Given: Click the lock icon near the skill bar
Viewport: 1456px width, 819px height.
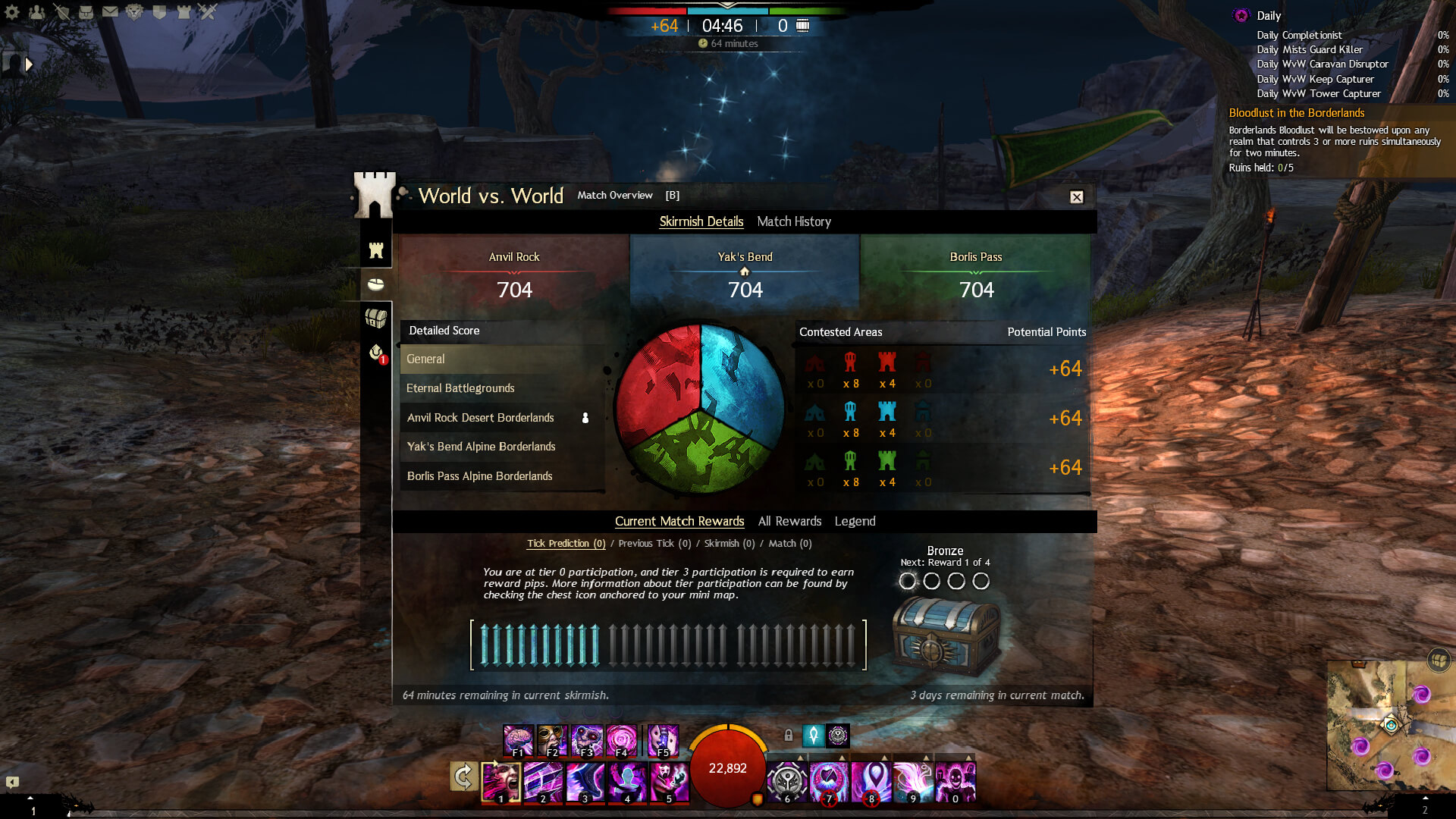Looking at the screenshot, I should [x=789, y=735].
